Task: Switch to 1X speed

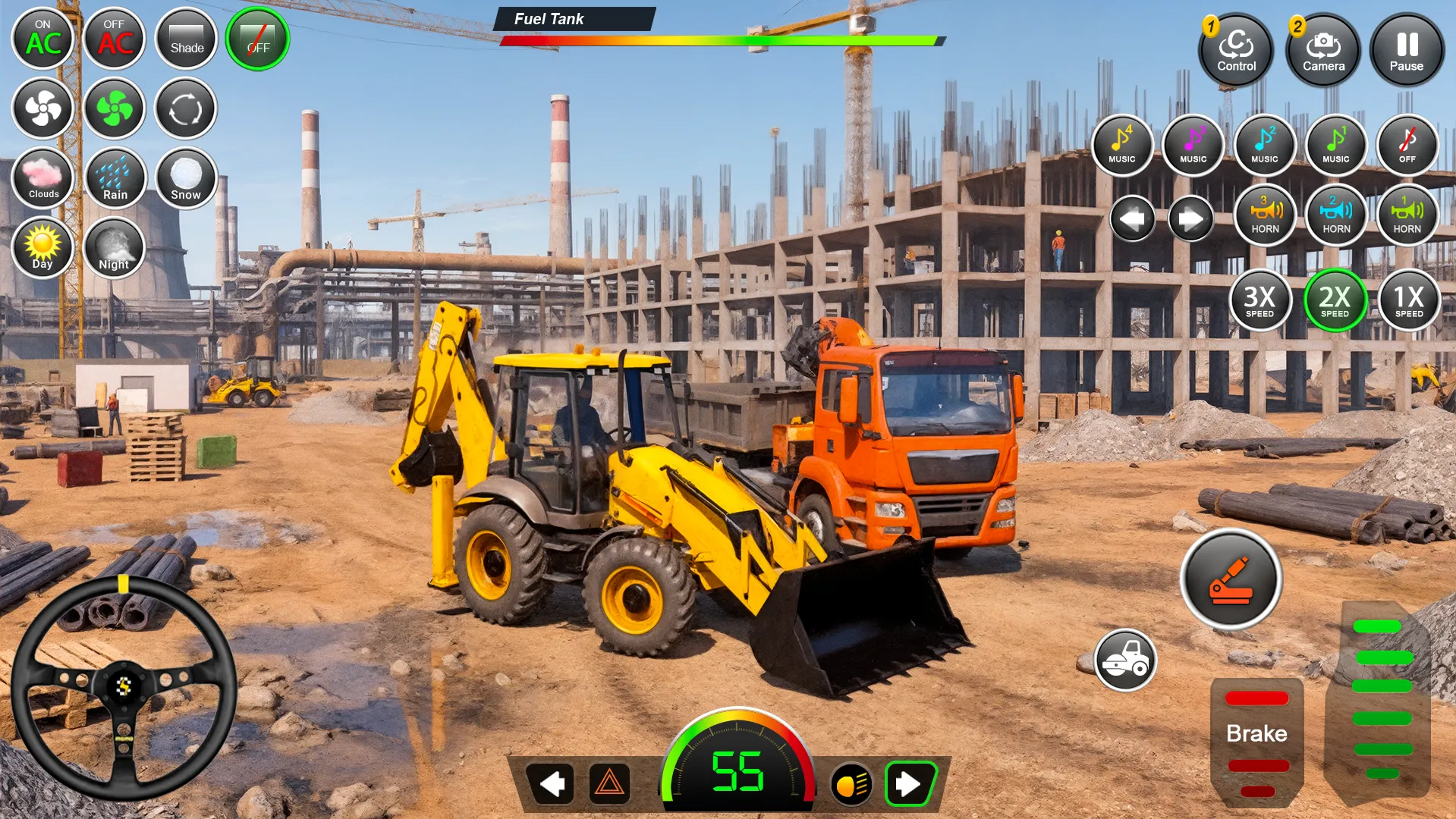Action: point(1408,301)
